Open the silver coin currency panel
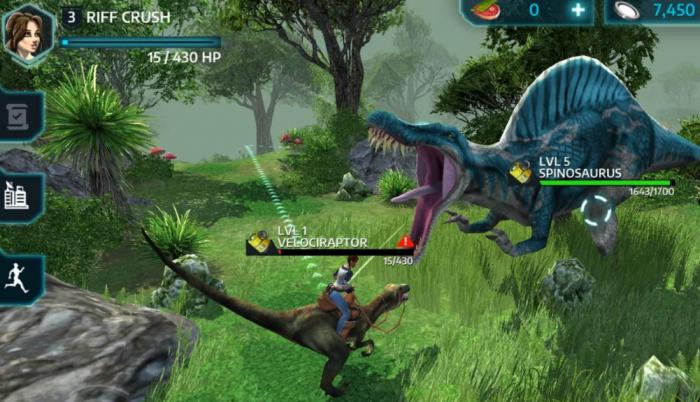This screenshot has height=402, width=700. (654, 11)
